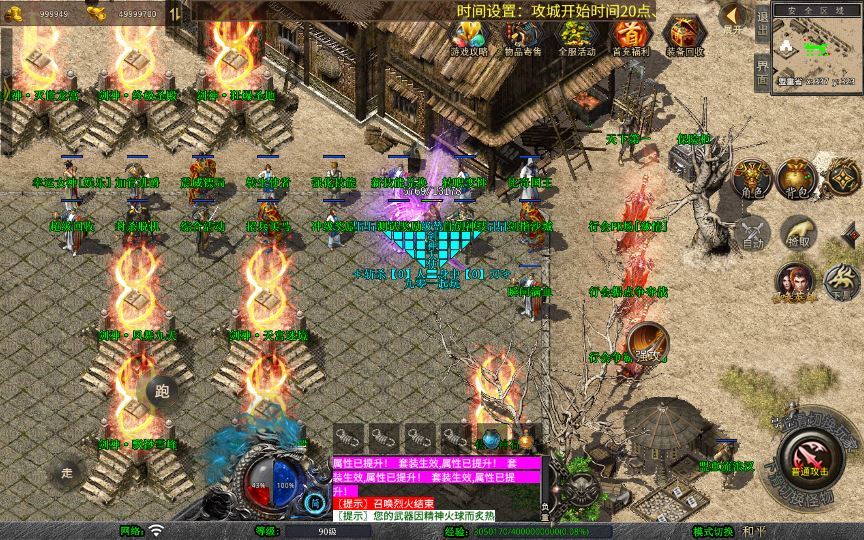Open the 背包 backpack
Screen dimensions: 864x540
click(x=796, y=178)
